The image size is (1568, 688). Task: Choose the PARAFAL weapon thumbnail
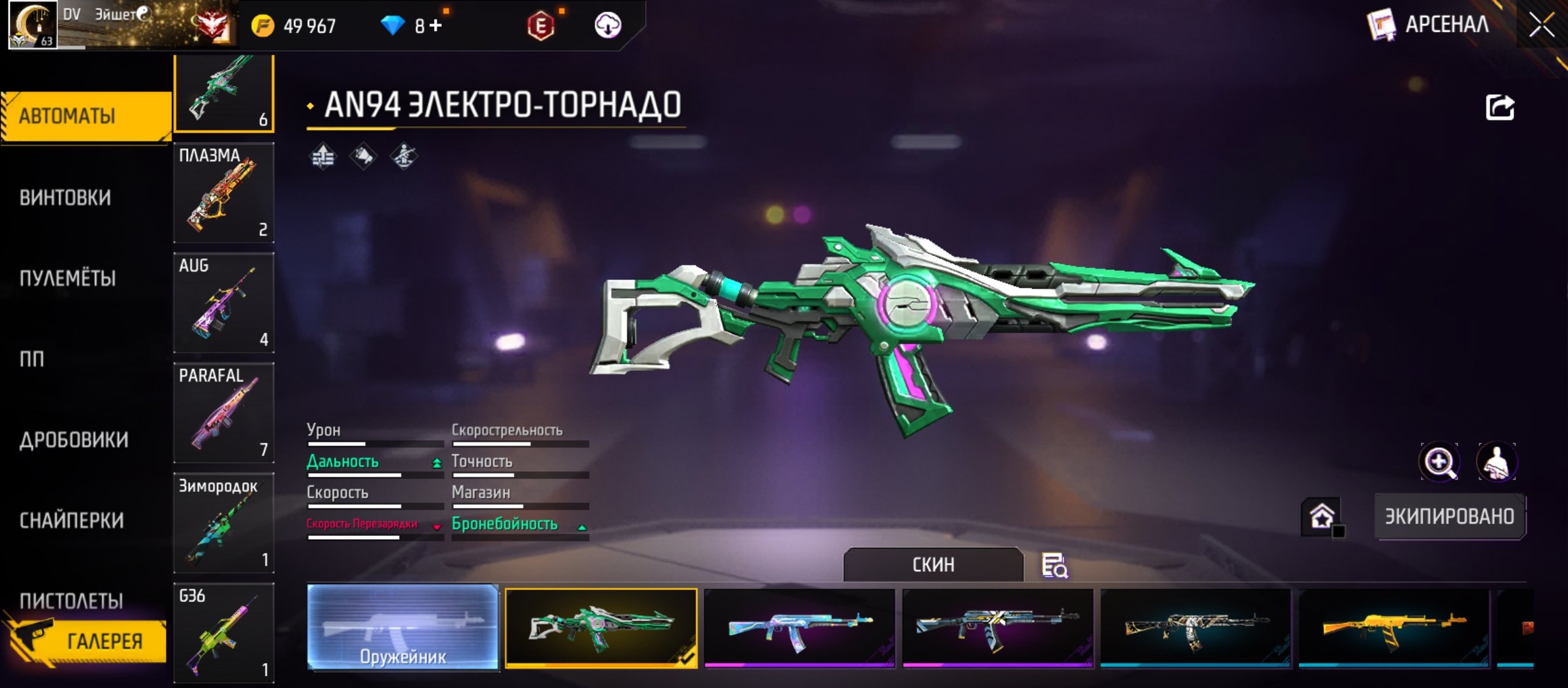pos(224,413)
